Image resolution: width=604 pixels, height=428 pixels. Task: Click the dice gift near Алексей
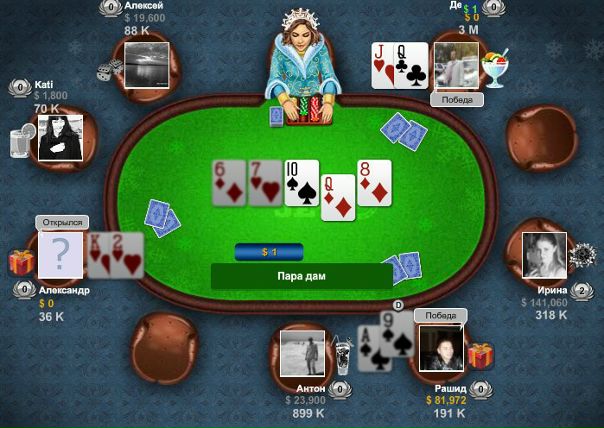pos(108,70)
